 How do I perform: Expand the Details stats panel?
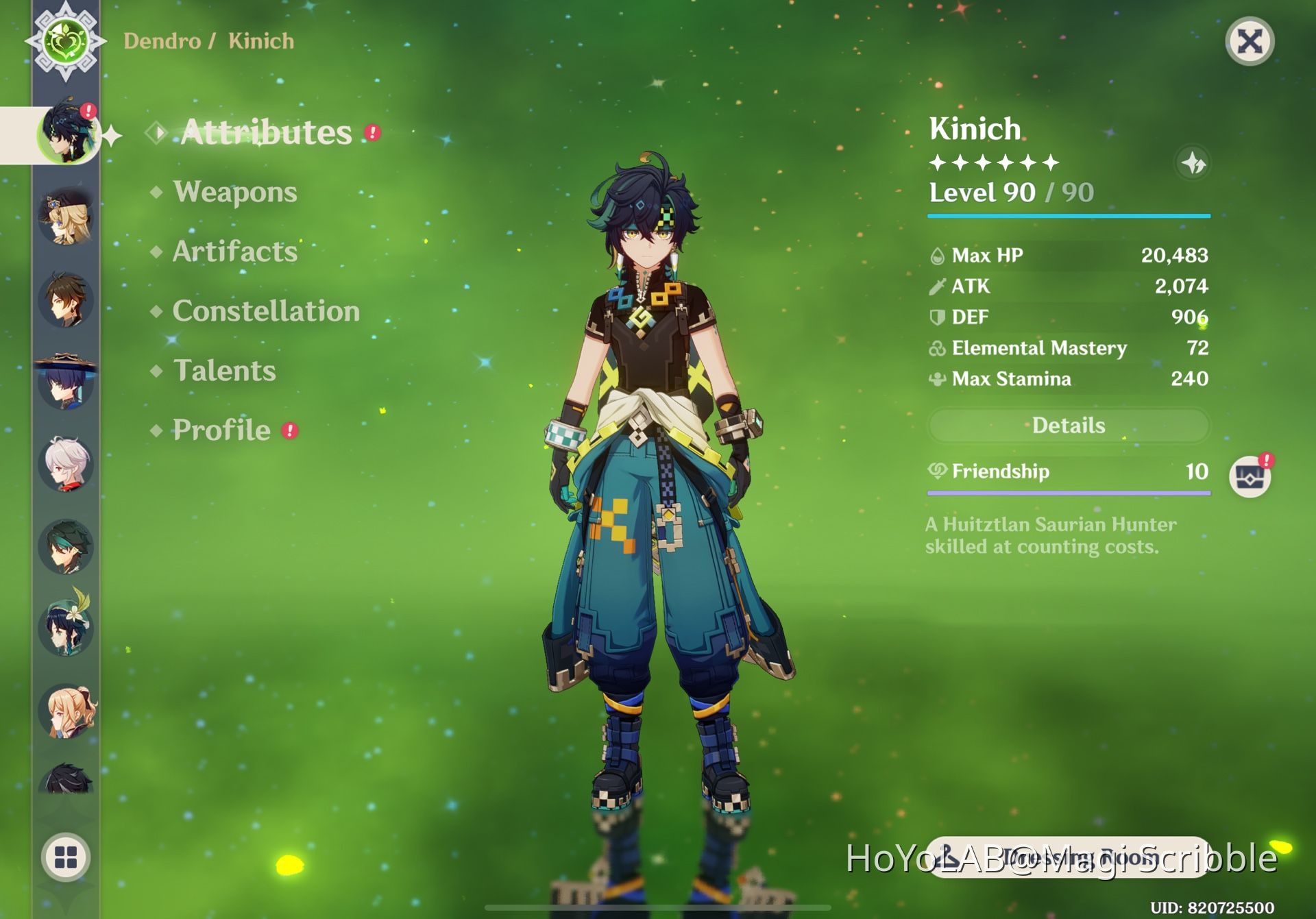(1067, 426)
